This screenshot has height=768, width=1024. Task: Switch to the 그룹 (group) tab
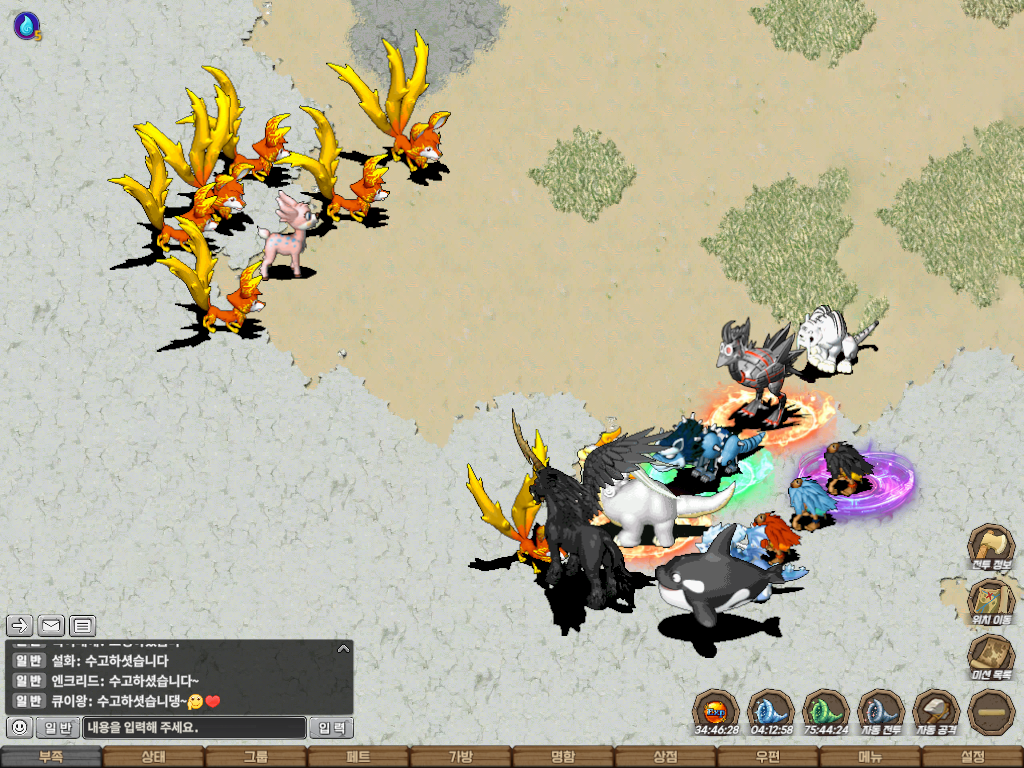(256, 757)
